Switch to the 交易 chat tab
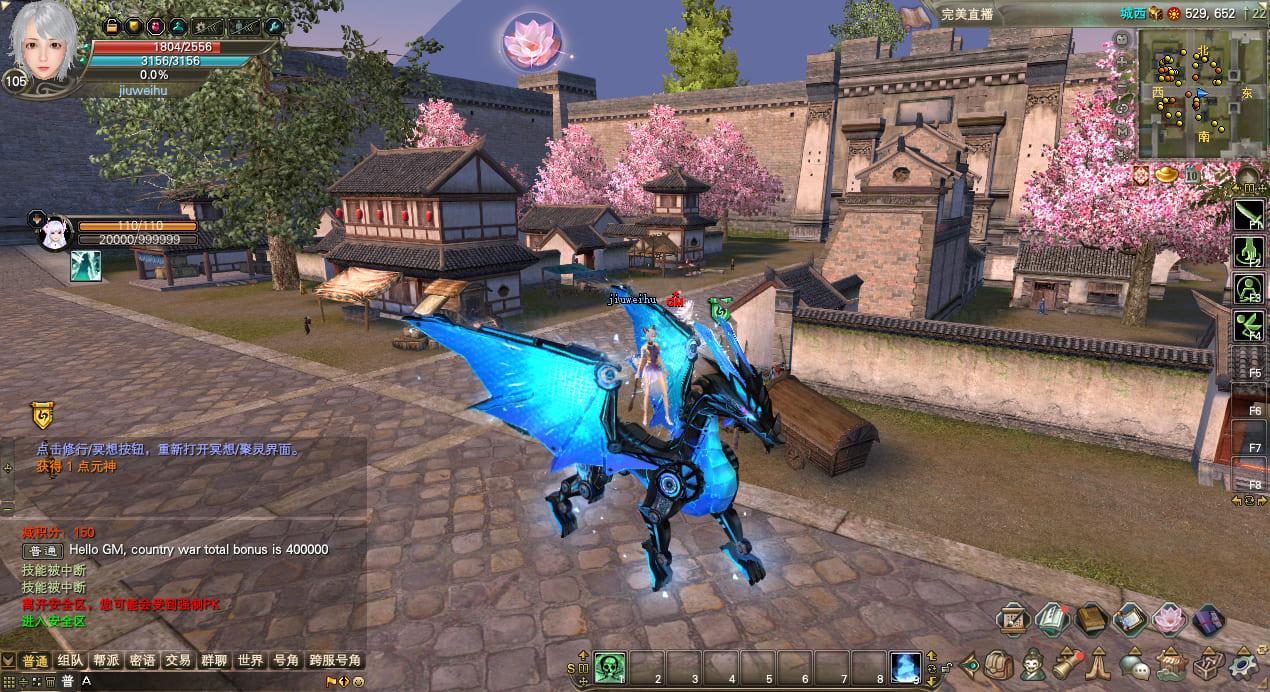The width and height of the screenshot is (1270, 692). click(178, 660)
